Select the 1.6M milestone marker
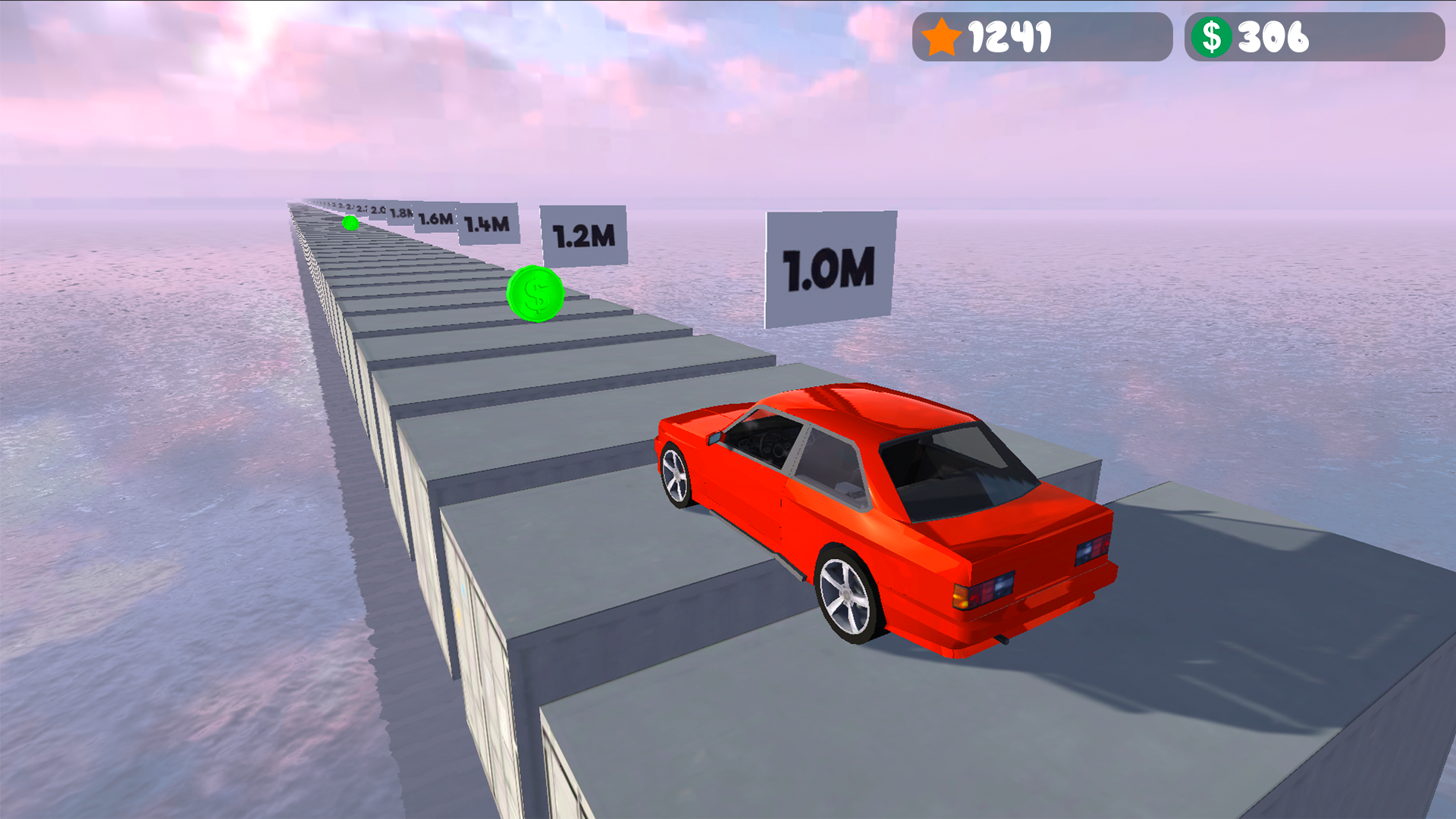The image size is (1456, 819). coord(435,219)
